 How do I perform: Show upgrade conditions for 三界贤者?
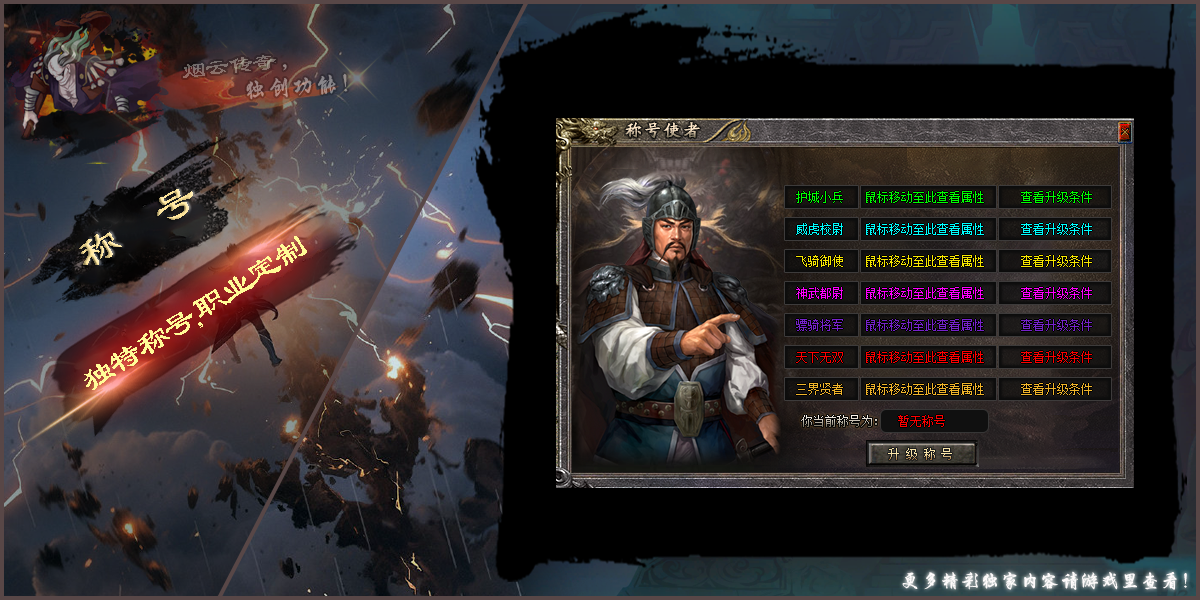coord(1055,389)
